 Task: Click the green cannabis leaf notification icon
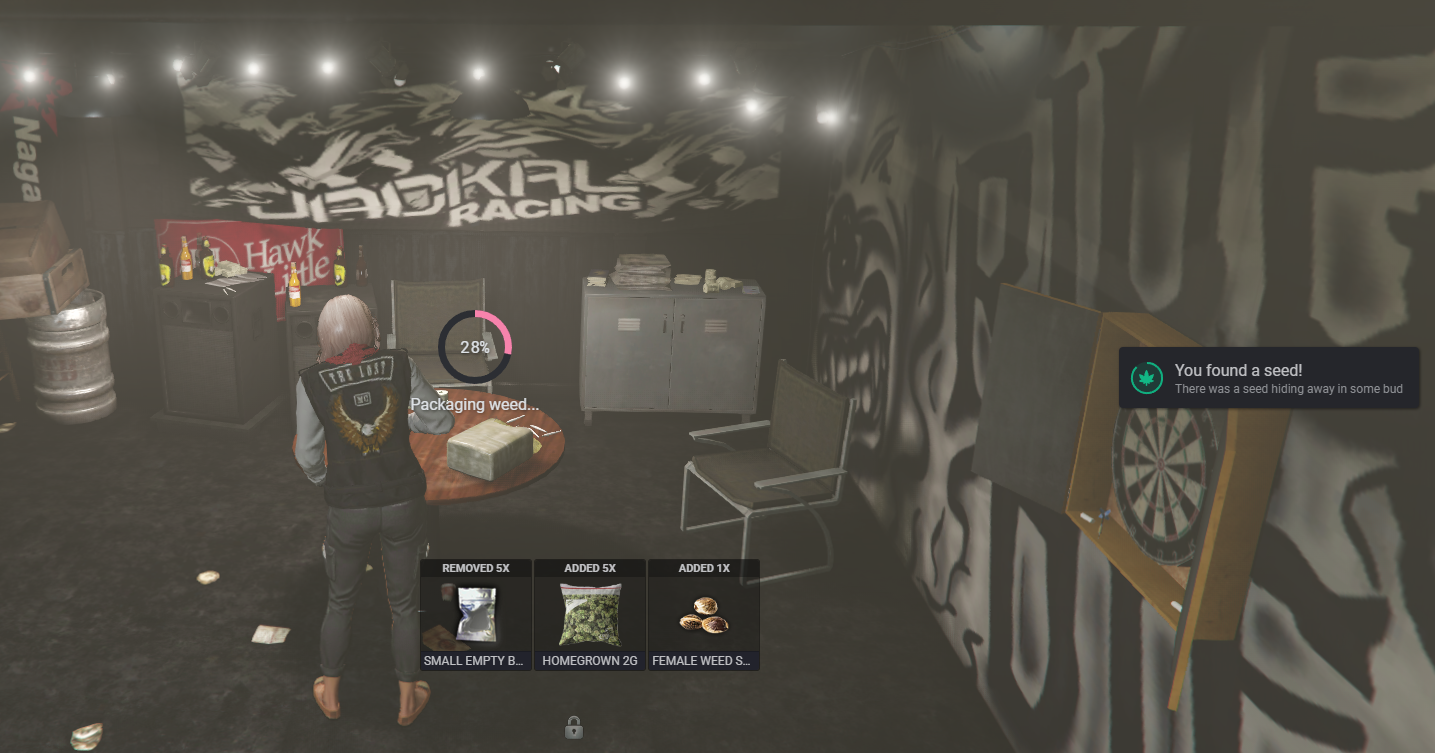click(1146, 378)
